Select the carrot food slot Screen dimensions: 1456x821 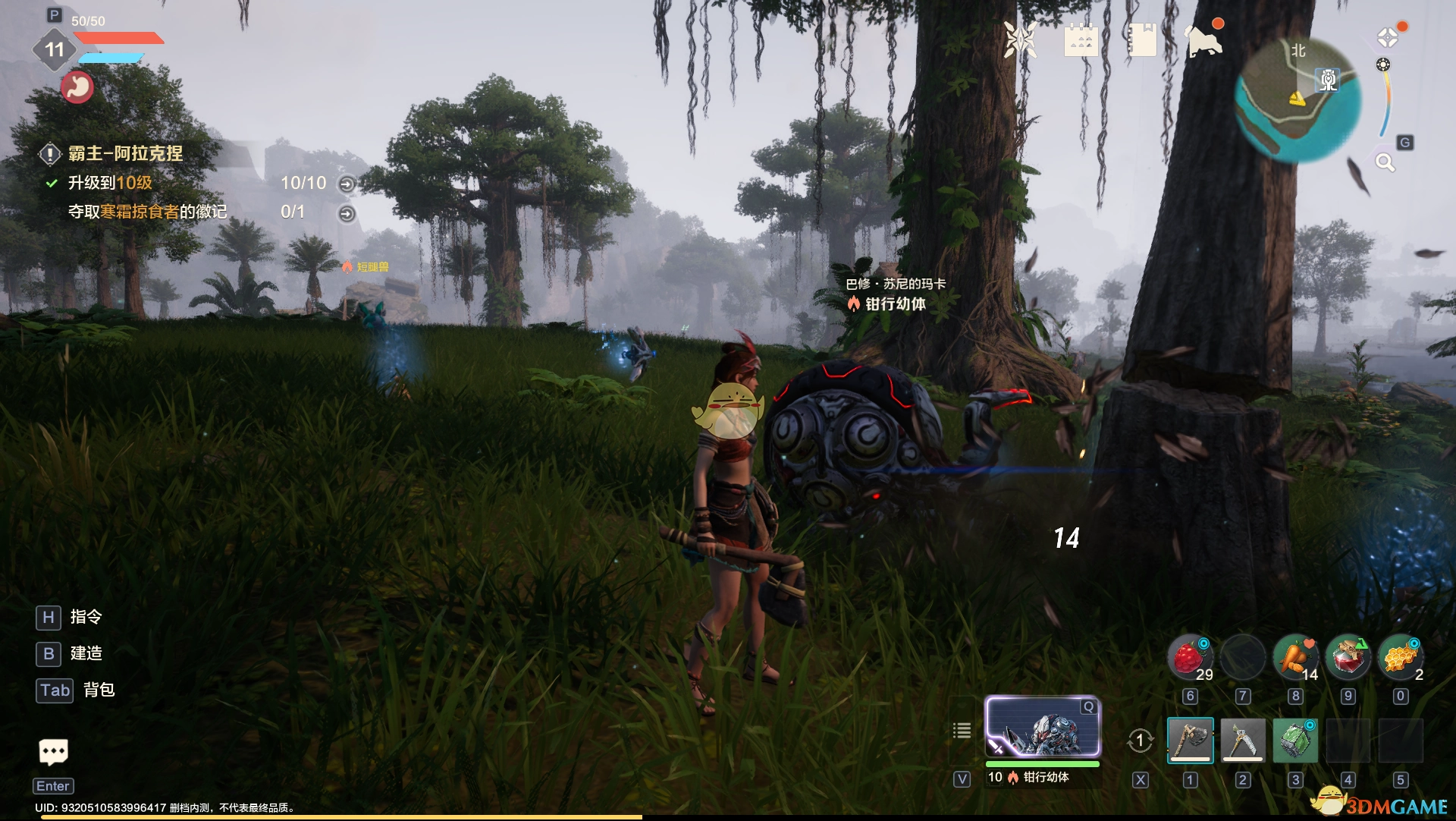click(x=1295, y=656)
